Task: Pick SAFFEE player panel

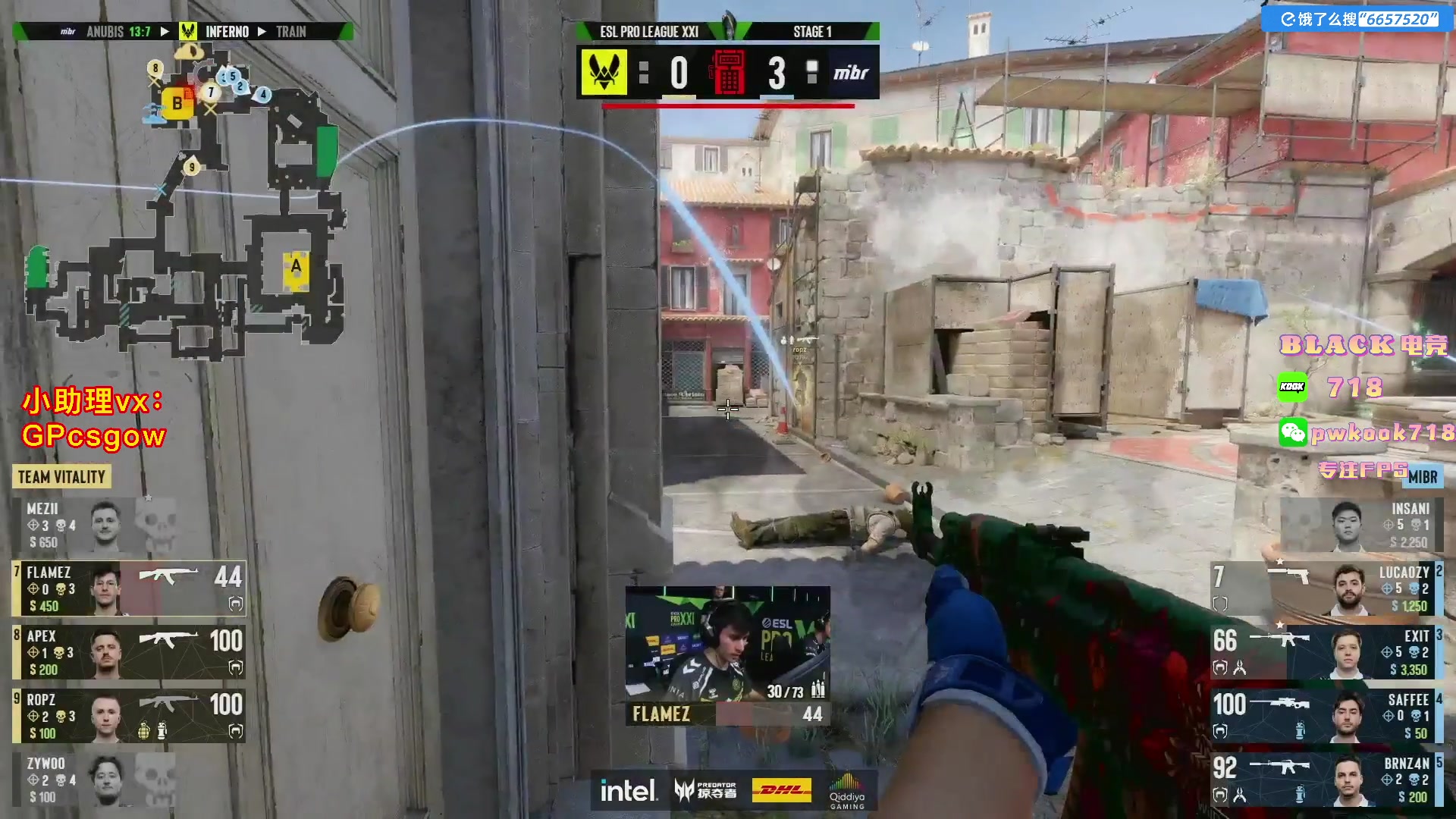Action: [x=1327, y=716]
